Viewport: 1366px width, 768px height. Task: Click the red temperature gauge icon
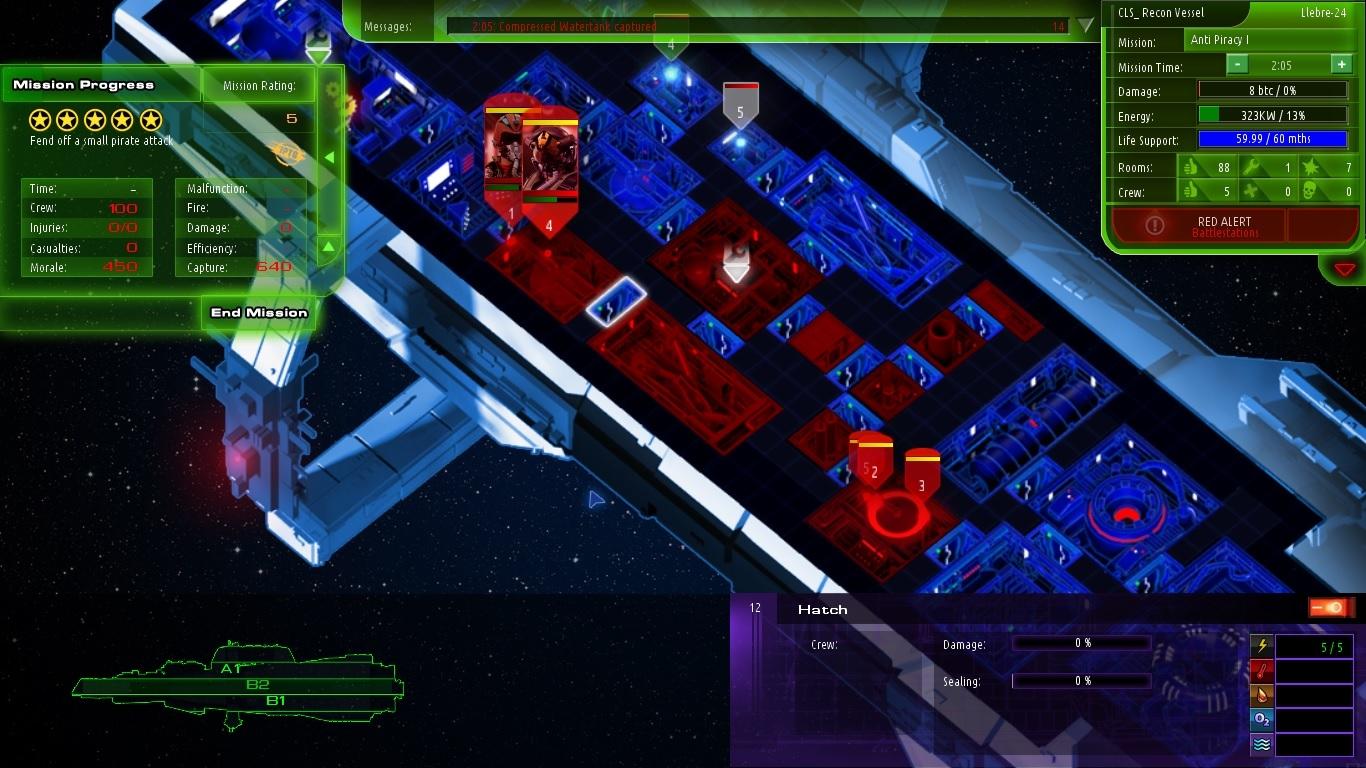point(1262,670)
